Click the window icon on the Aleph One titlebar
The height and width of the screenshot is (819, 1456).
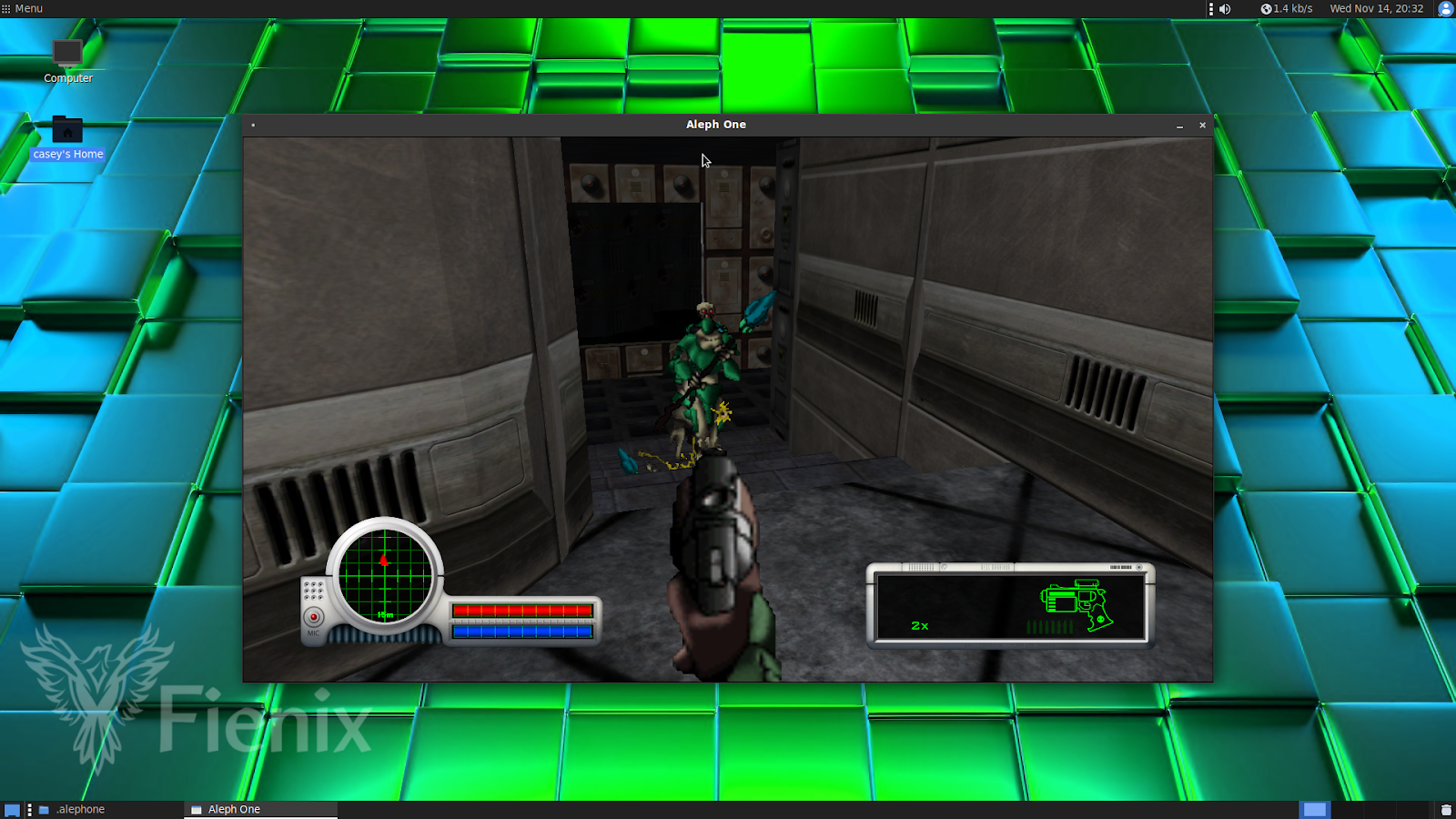[254, 125]
